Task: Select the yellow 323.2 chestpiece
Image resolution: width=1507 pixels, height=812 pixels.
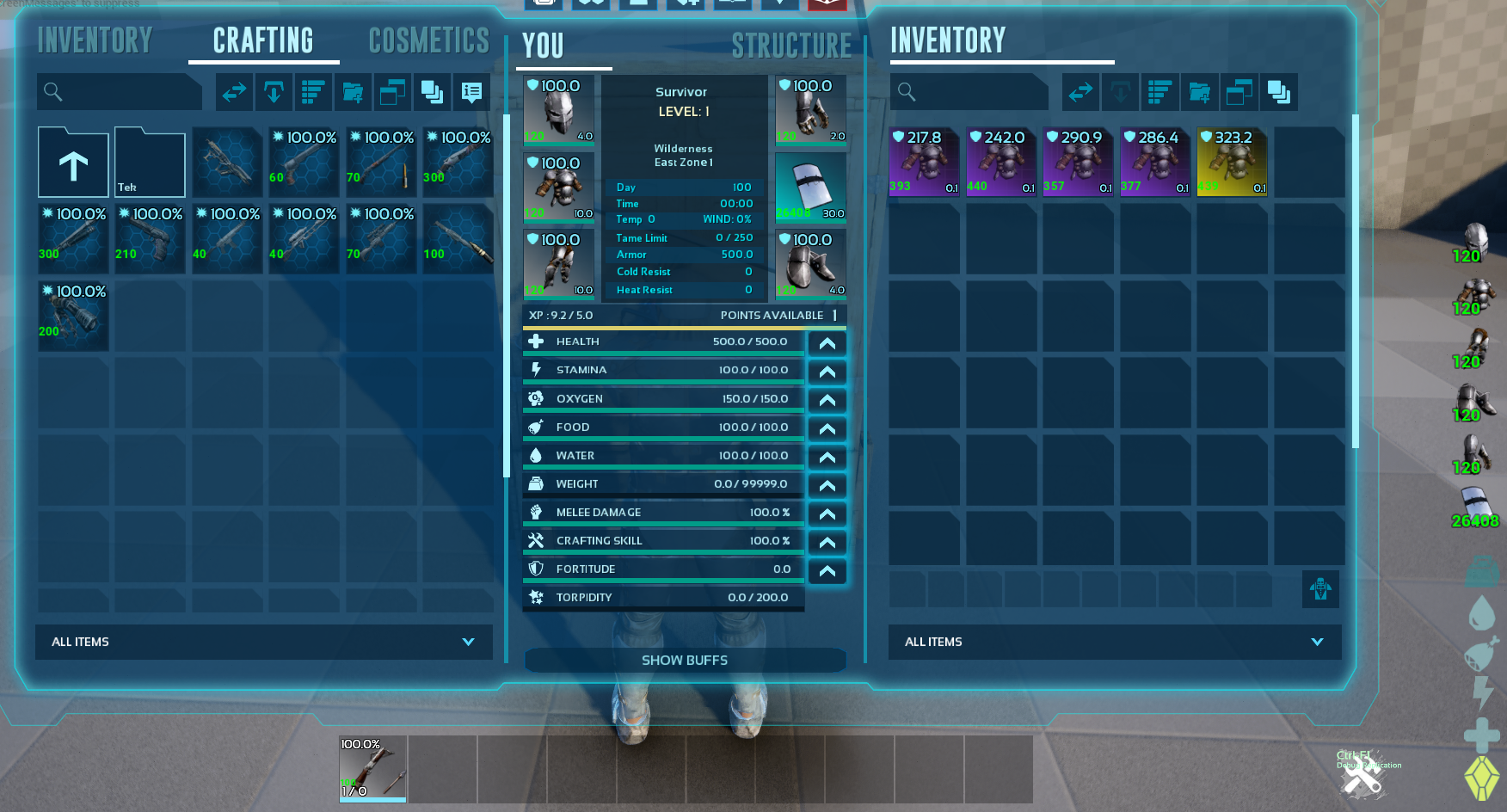Action: (x=1232, y=162)
